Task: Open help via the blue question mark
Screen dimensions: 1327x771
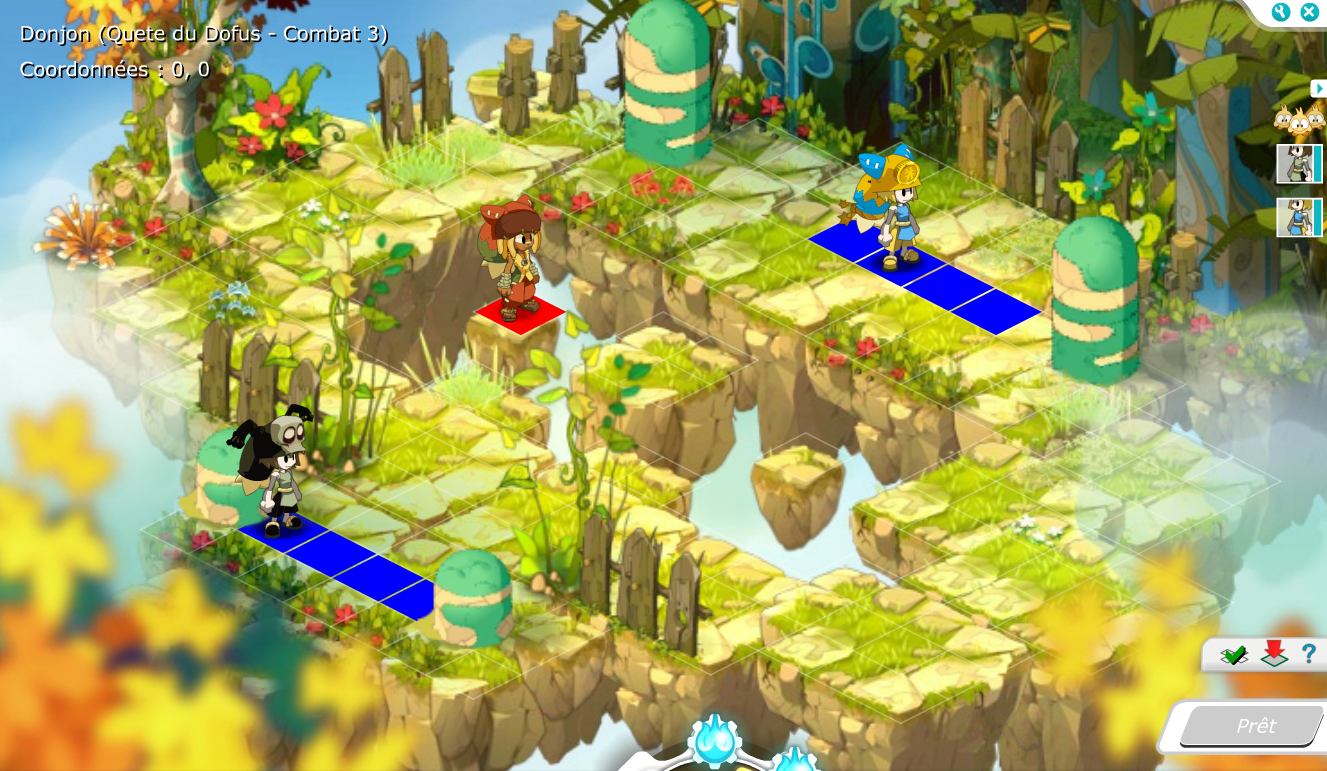Action: coord(1308,655)
